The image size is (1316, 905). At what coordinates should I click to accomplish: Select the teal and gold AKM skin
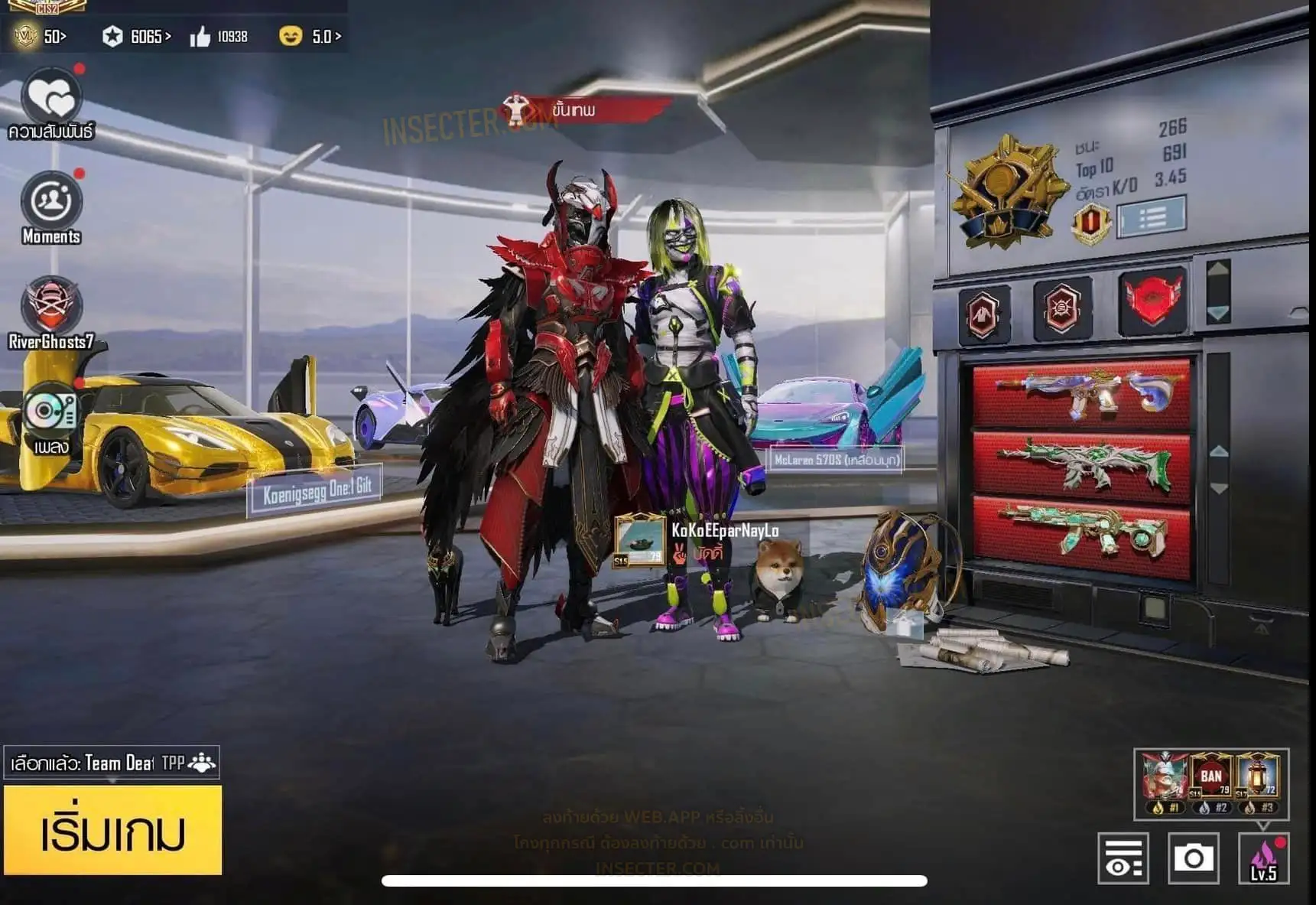(1081, 532)
